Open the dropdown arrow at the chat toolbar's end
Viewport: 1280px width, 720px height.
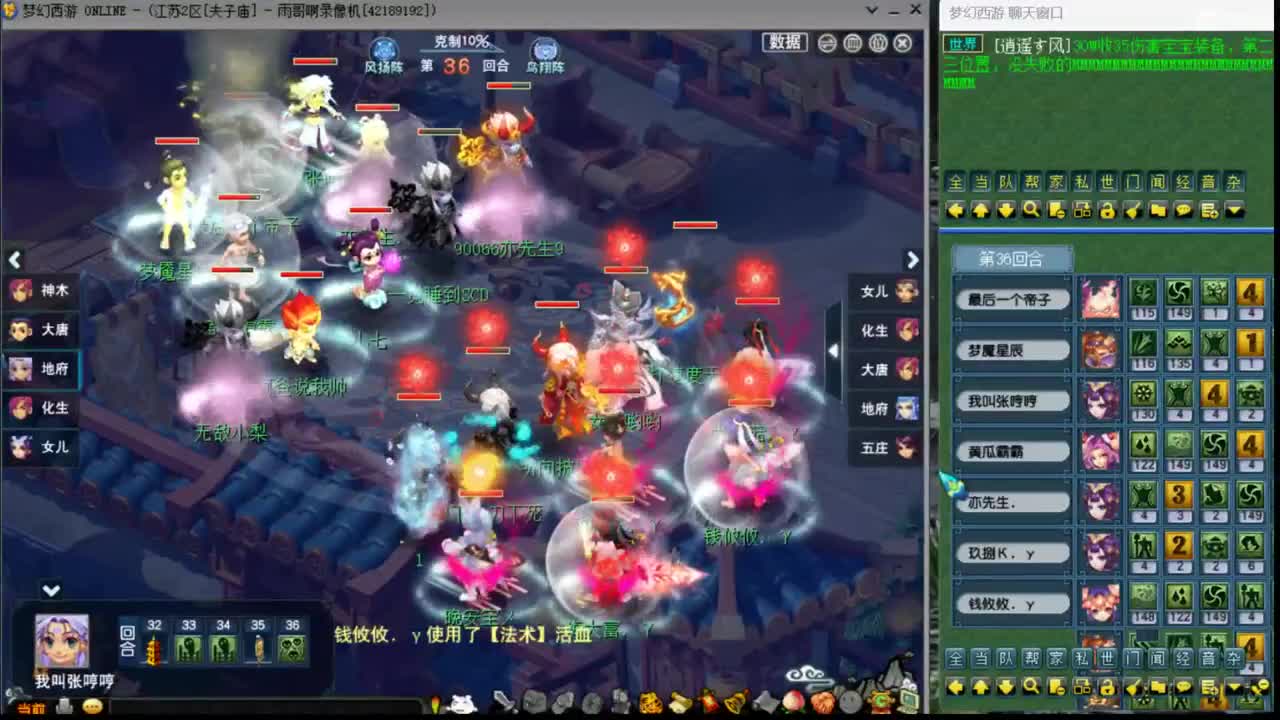(x=1233, y=211)
